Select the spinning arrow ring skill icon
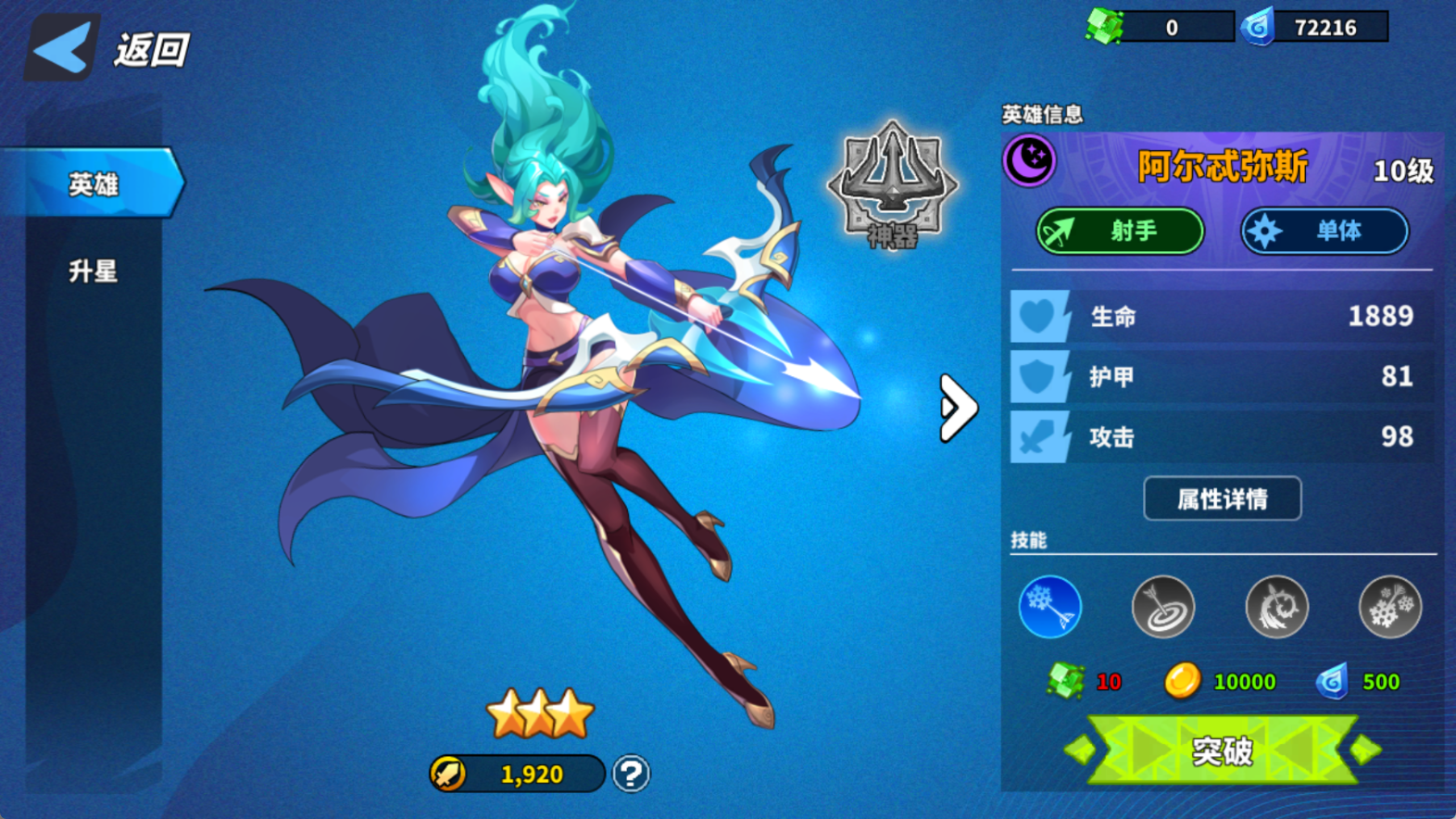Screen dimensions: 1456x819 (x=1276, y=608)
